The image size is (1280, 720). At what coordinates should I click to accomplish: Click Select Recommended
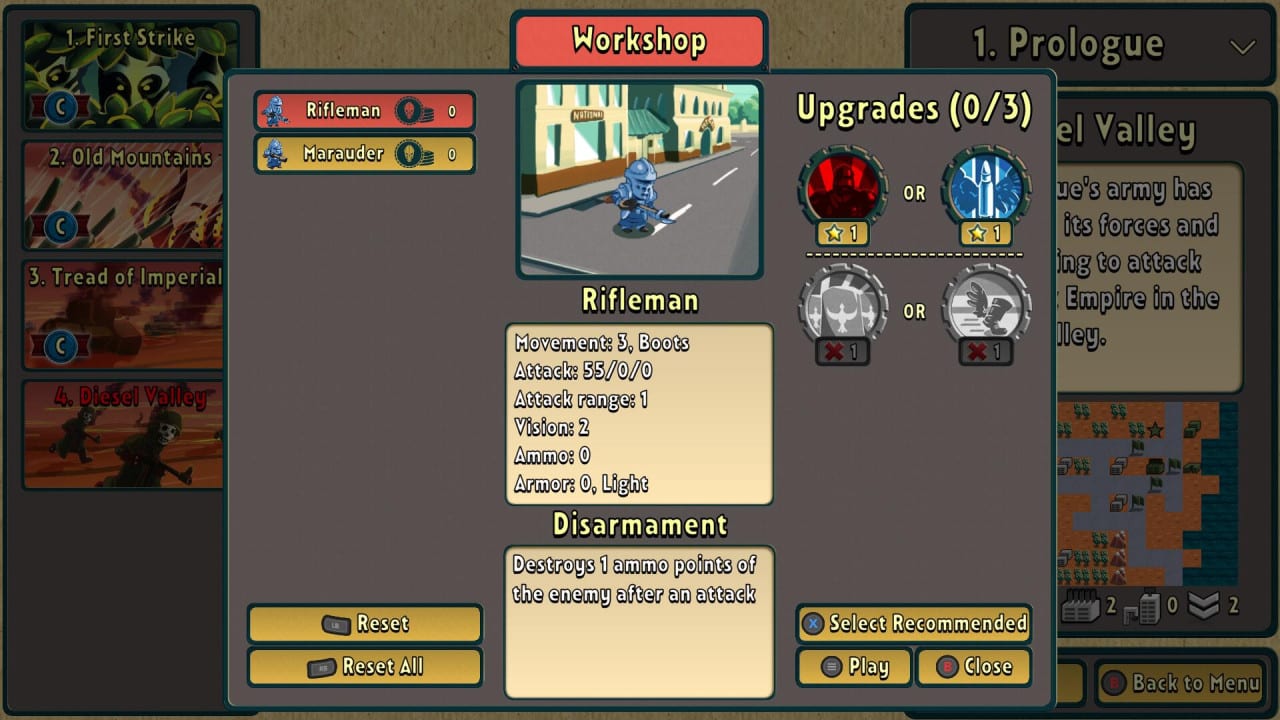(913, 623)
